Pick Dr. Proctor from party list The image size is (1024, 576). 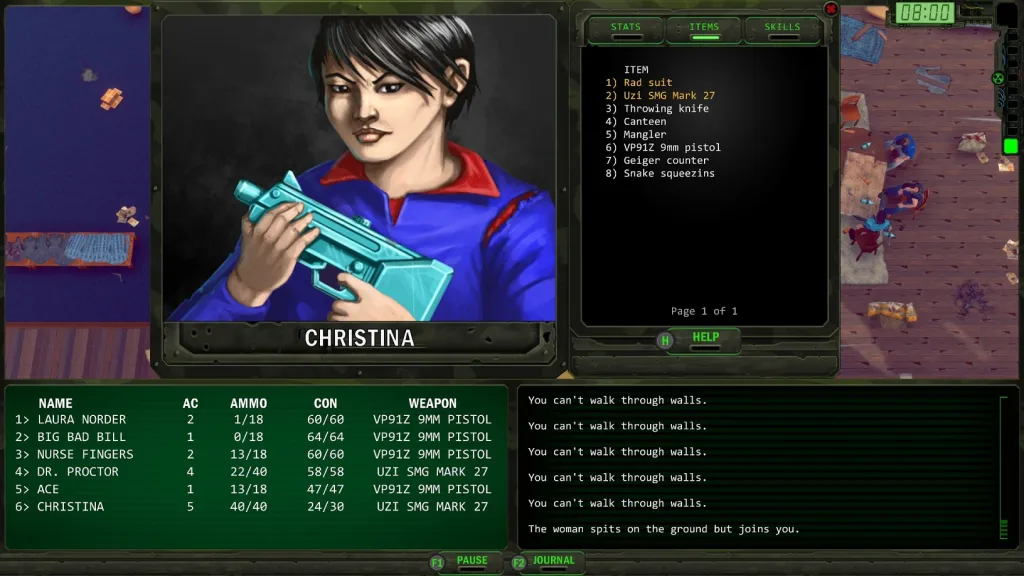point(77,472)
